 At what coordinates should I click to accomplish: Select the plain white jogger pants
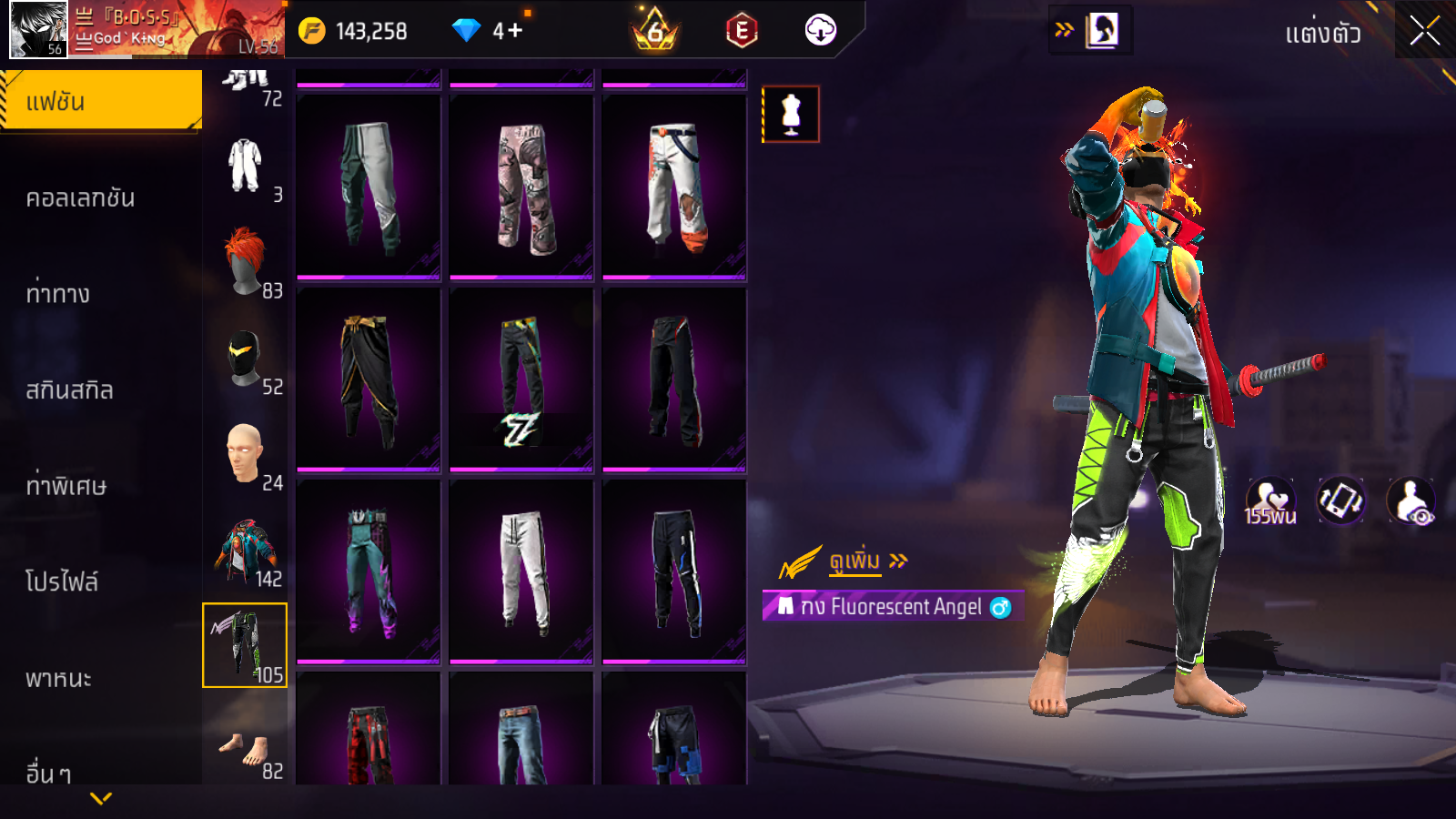521,571
